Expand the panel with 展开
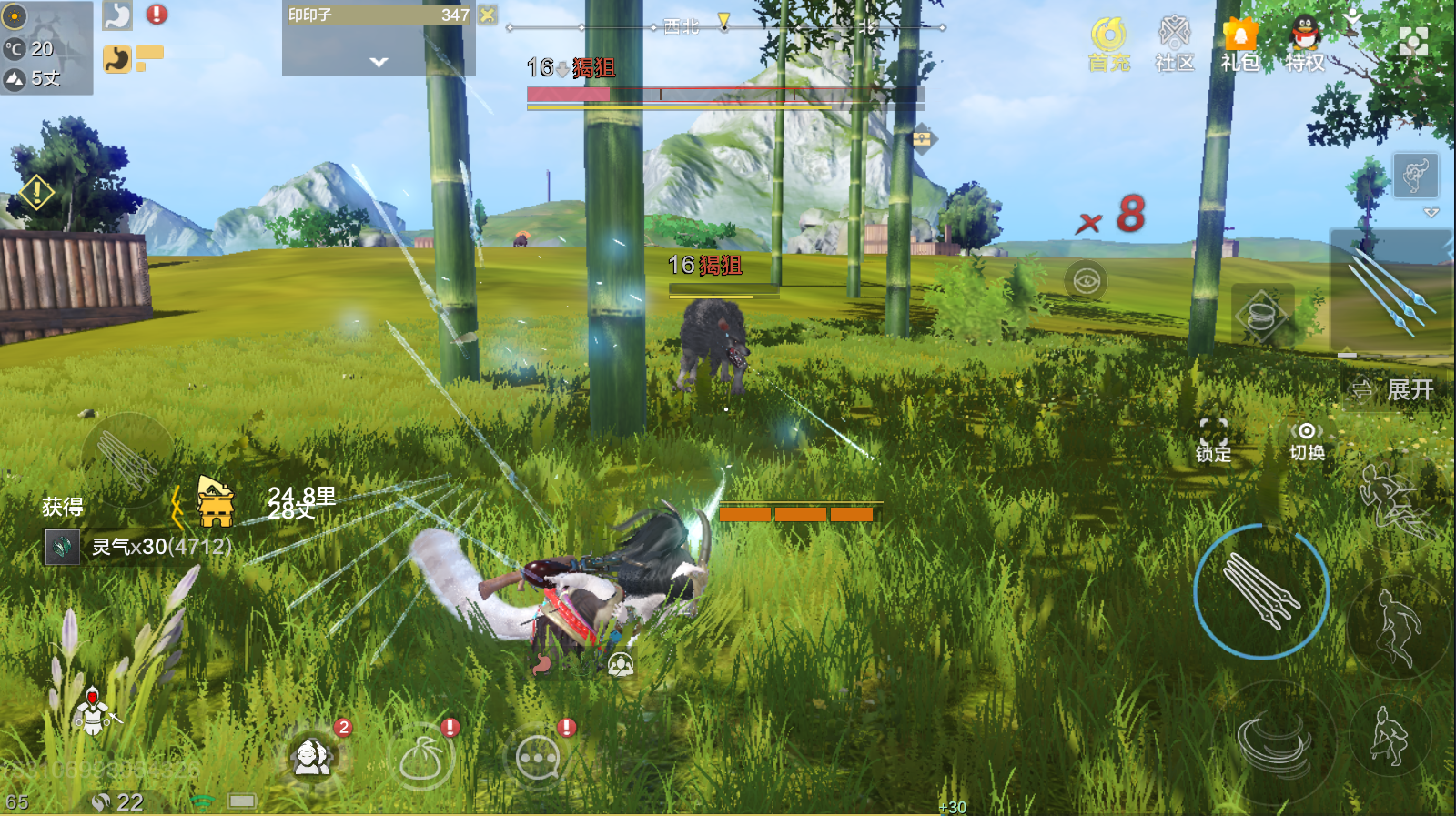This screenshot has width=1456, height=816. point(1393,390)
